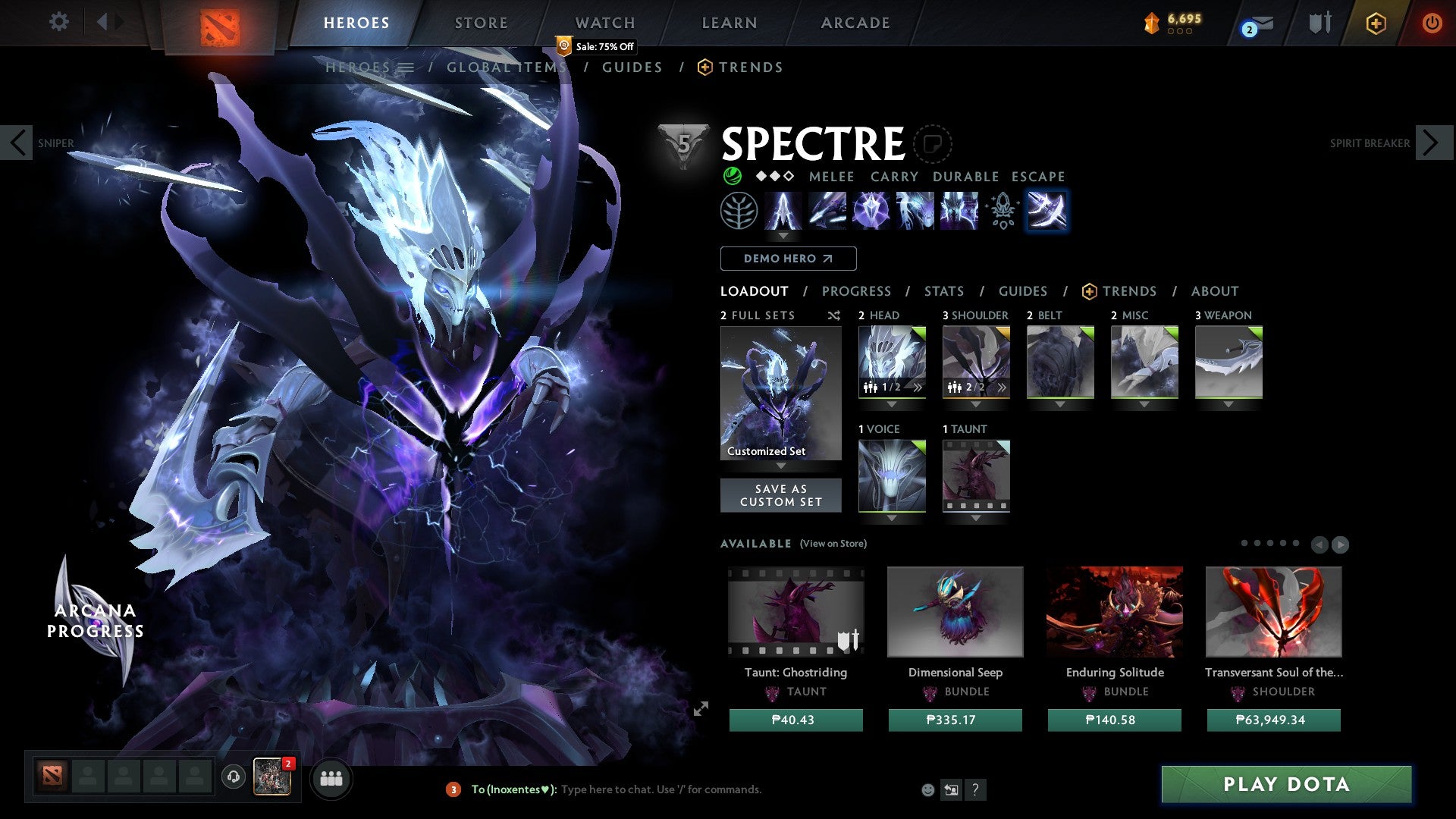Toggle the second style on the Shoulder item
This screenshot has width=1456, height=819.
click(x=1001, y=388)
